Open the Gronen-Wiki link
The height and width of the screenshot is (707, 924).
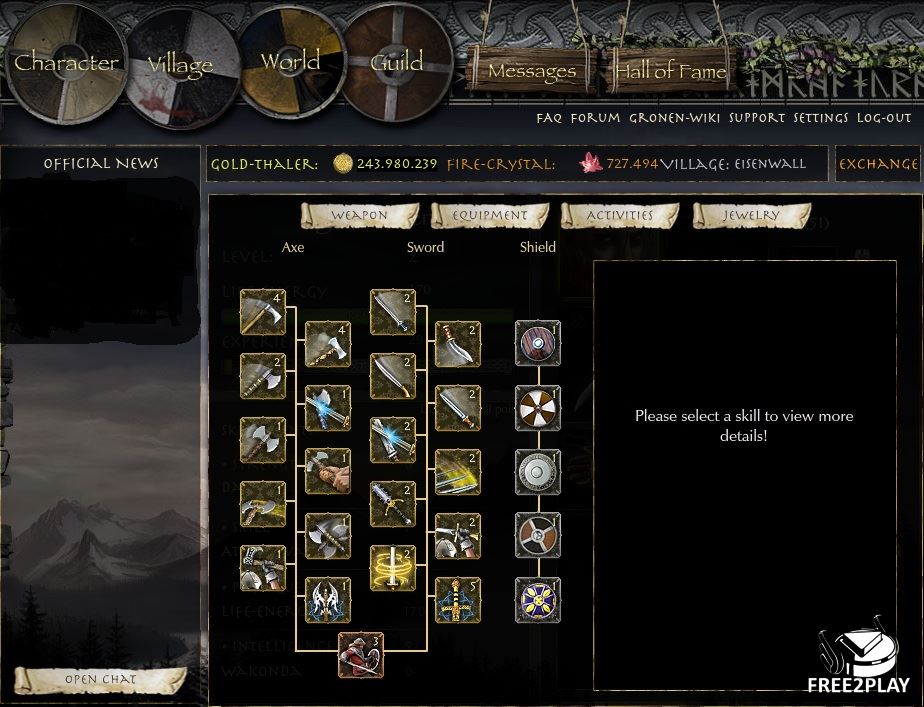point(675,118)
